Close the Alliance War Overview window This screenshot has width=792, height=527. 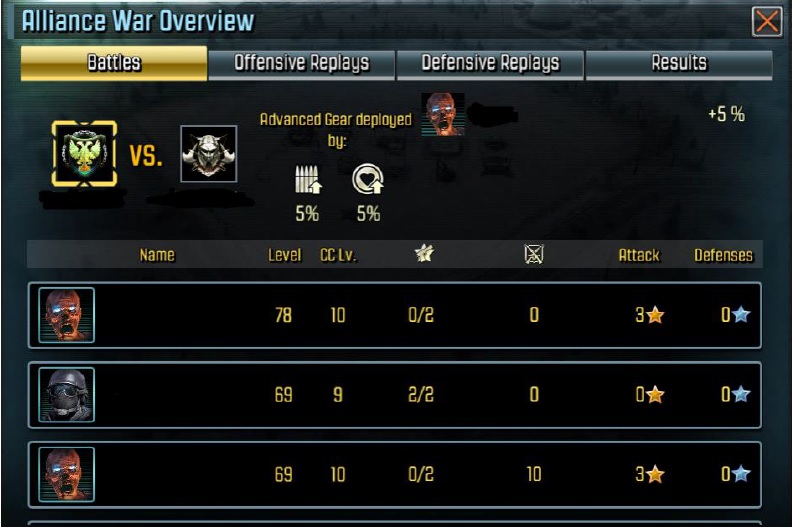click(x=767, y=21)
